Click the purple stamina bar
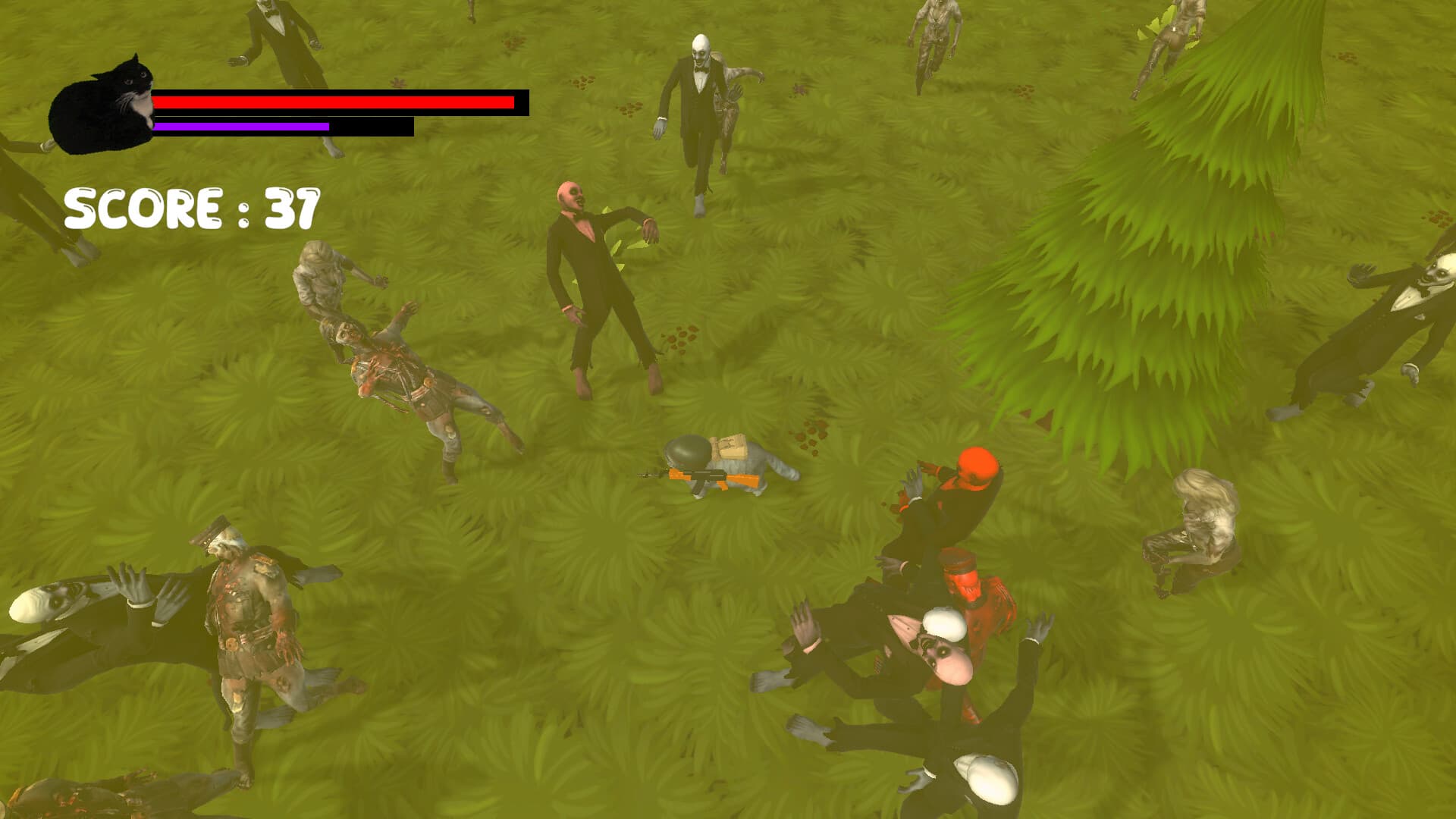This screenshot has height=819, width=1456. tap(243, 125)
